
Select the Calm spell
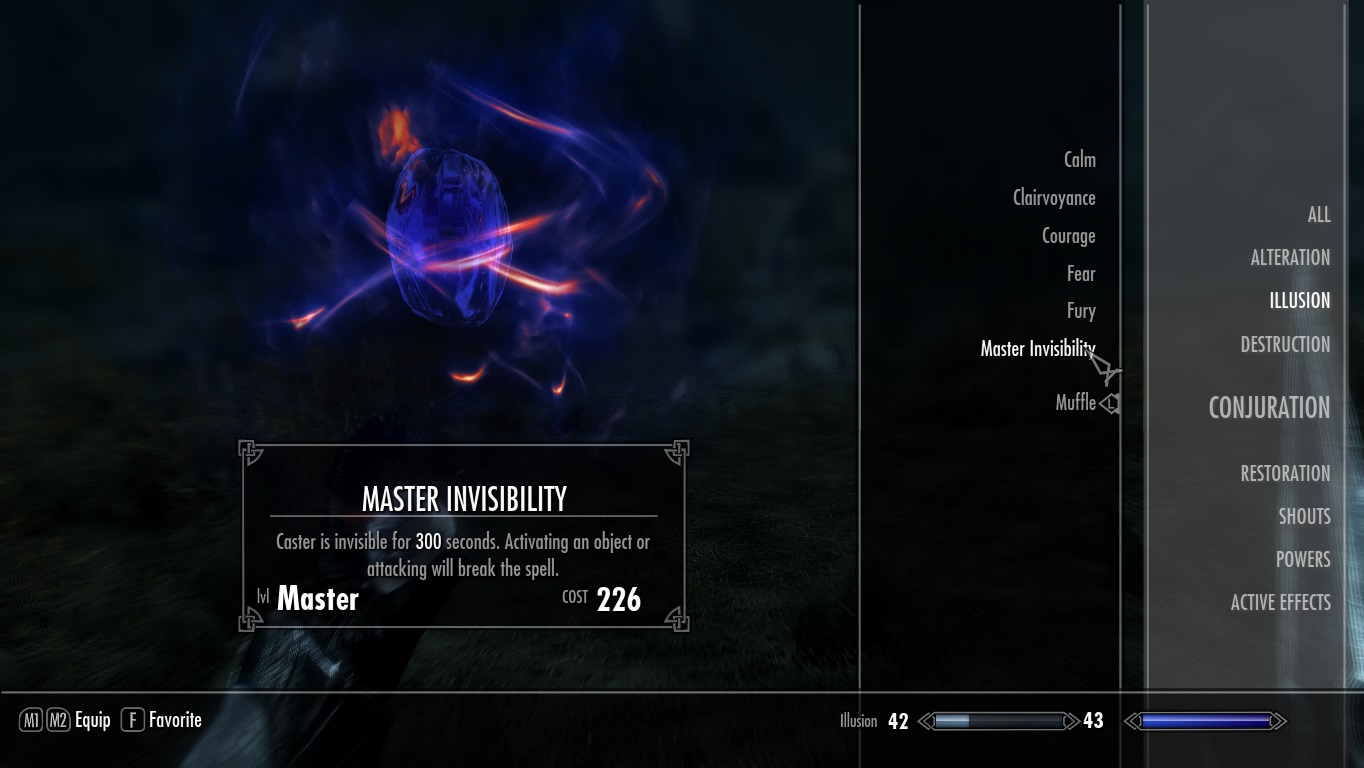pos(1079,160)
